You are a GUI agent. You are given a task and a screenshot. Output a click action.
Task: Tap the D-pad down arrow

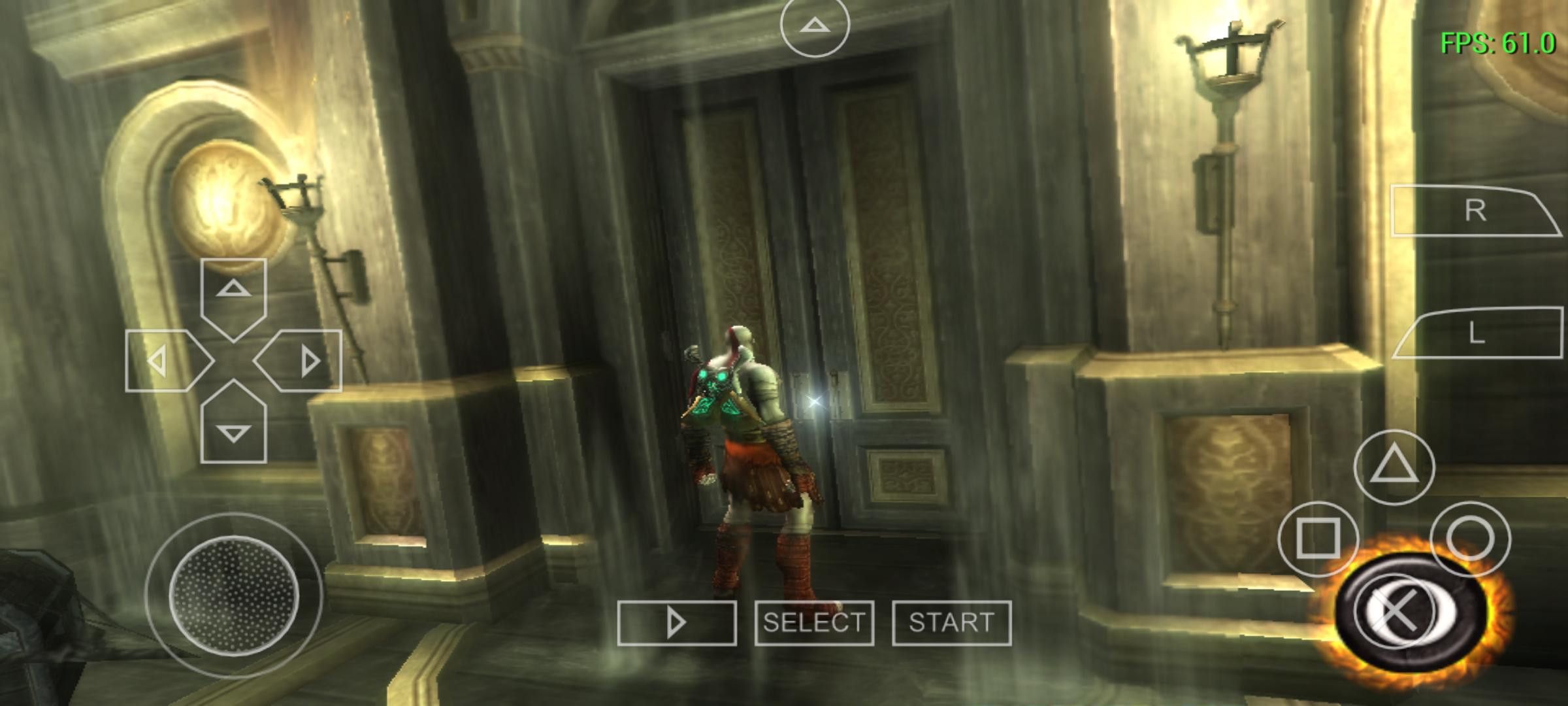click(233, 429)
